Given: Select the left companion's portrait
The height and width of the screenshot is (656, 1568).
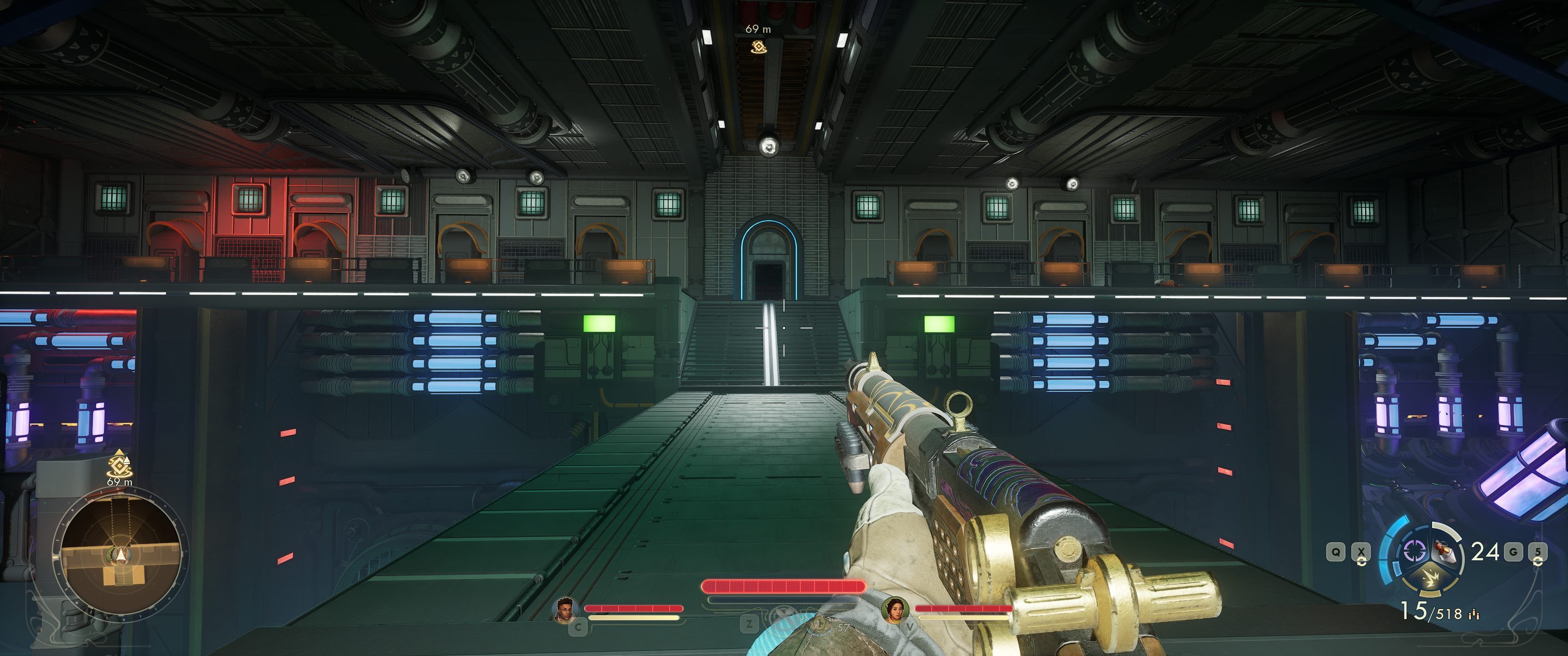Looking at the screenshot, I should 564,609.
